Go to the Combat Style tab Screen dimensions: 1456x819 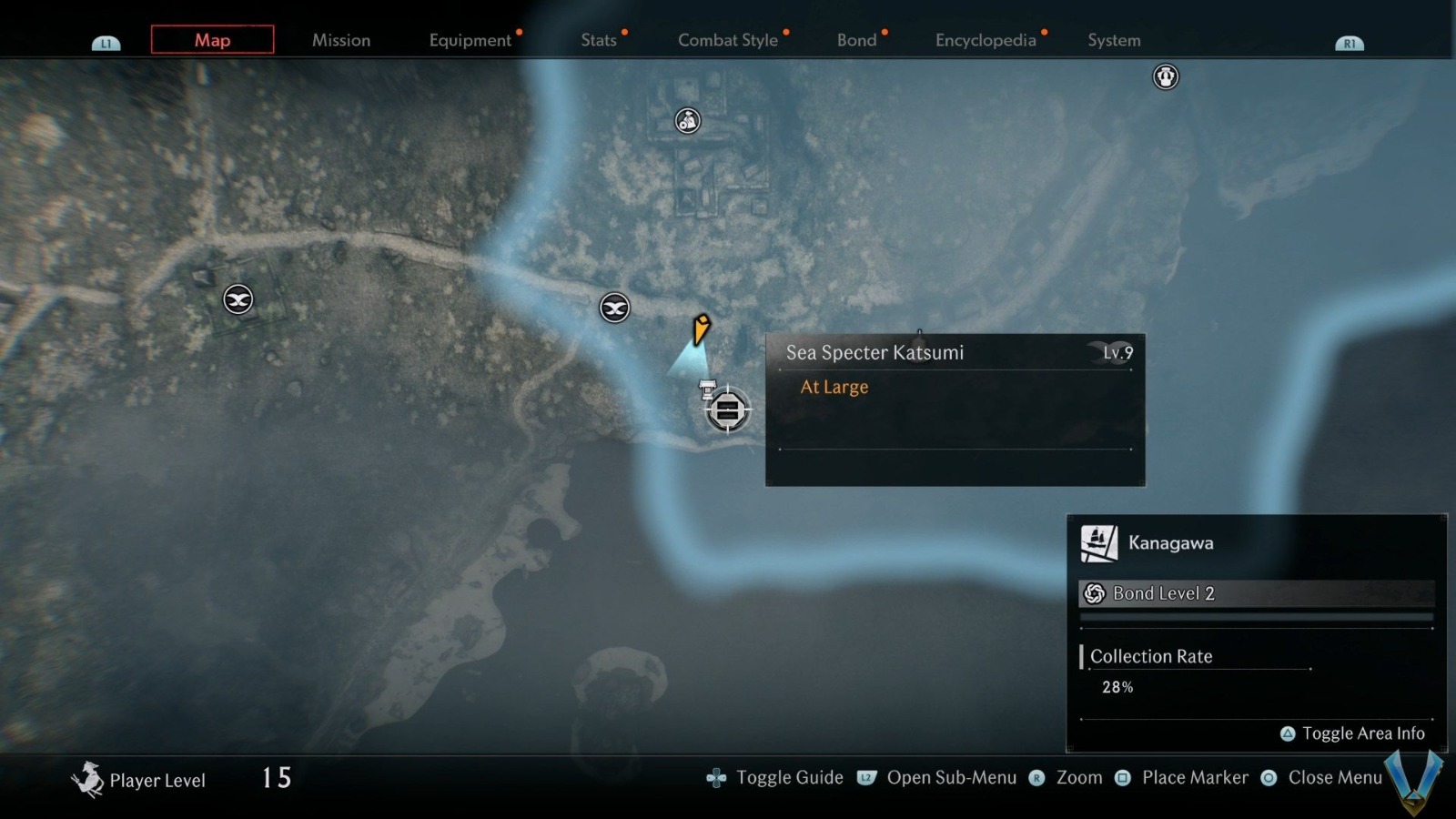tap(727, 40)
